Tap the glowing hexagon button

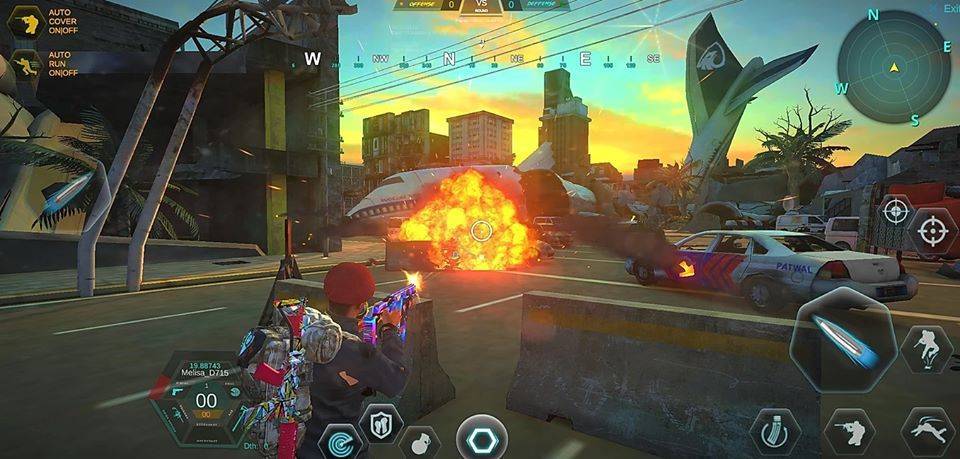tap(481, 437)
